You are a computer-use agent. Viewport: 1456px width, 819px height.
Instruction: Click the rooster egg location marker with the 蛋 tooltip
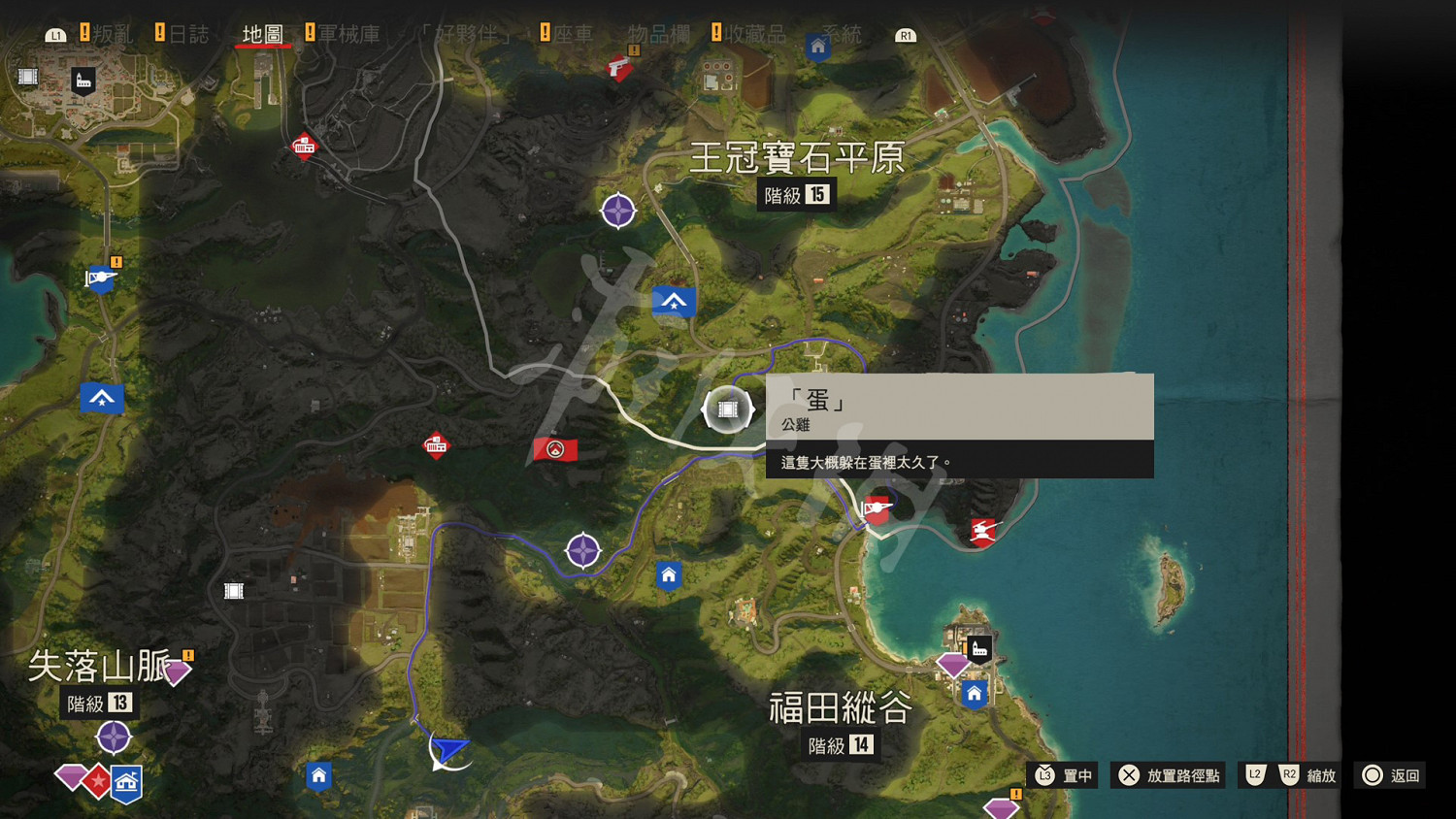point(726,409)
